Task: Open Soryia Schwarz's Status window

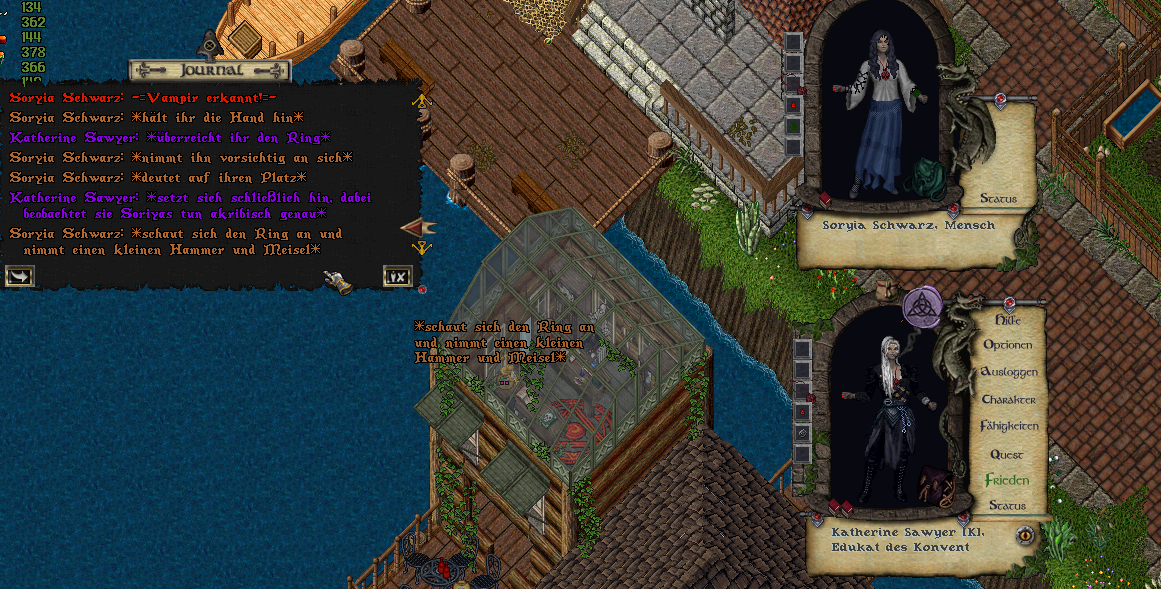Action: (997, 199)
